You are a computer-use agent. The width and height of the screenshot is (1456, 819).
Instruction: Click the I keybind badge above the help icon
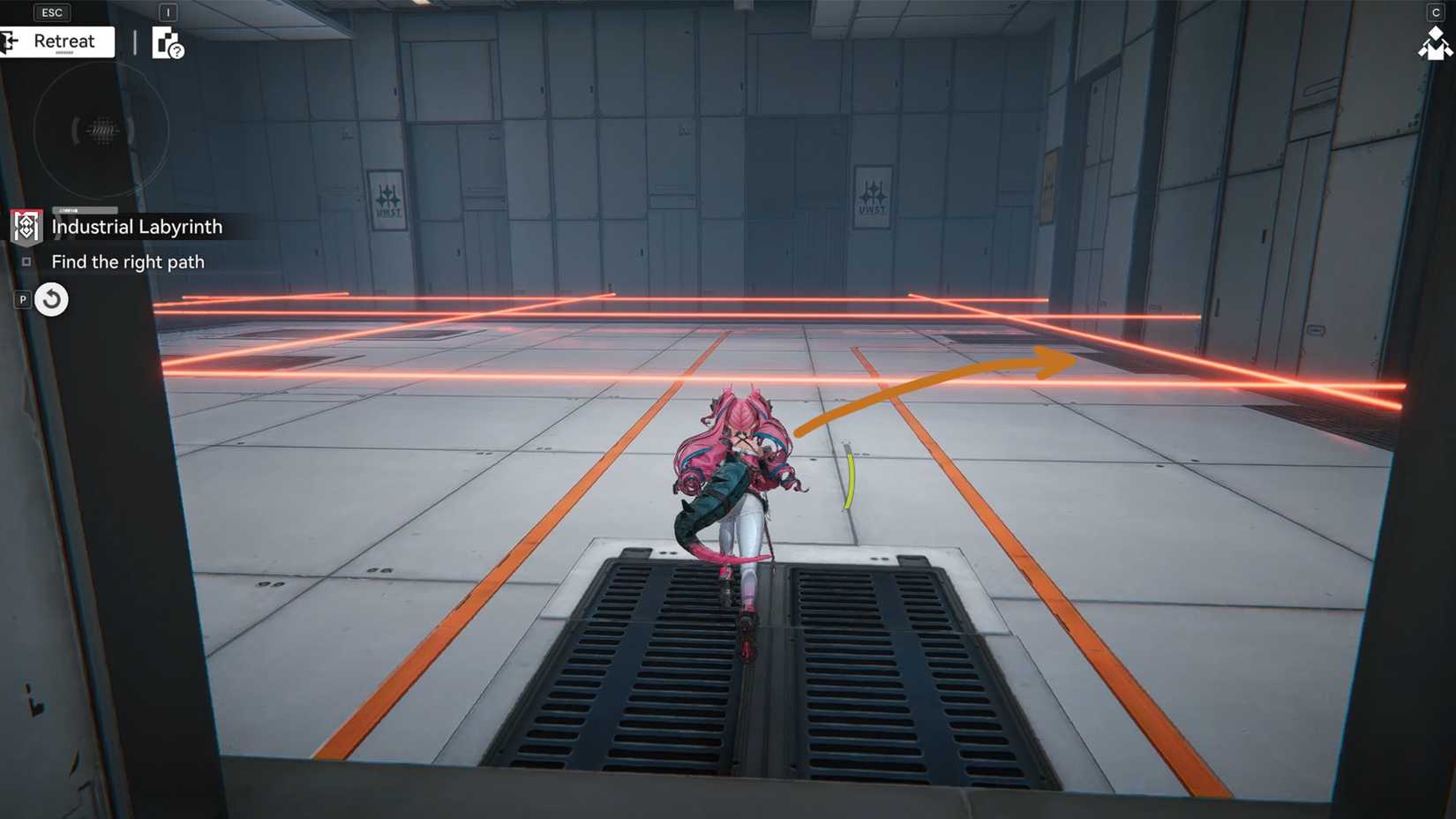pos(168,12)
